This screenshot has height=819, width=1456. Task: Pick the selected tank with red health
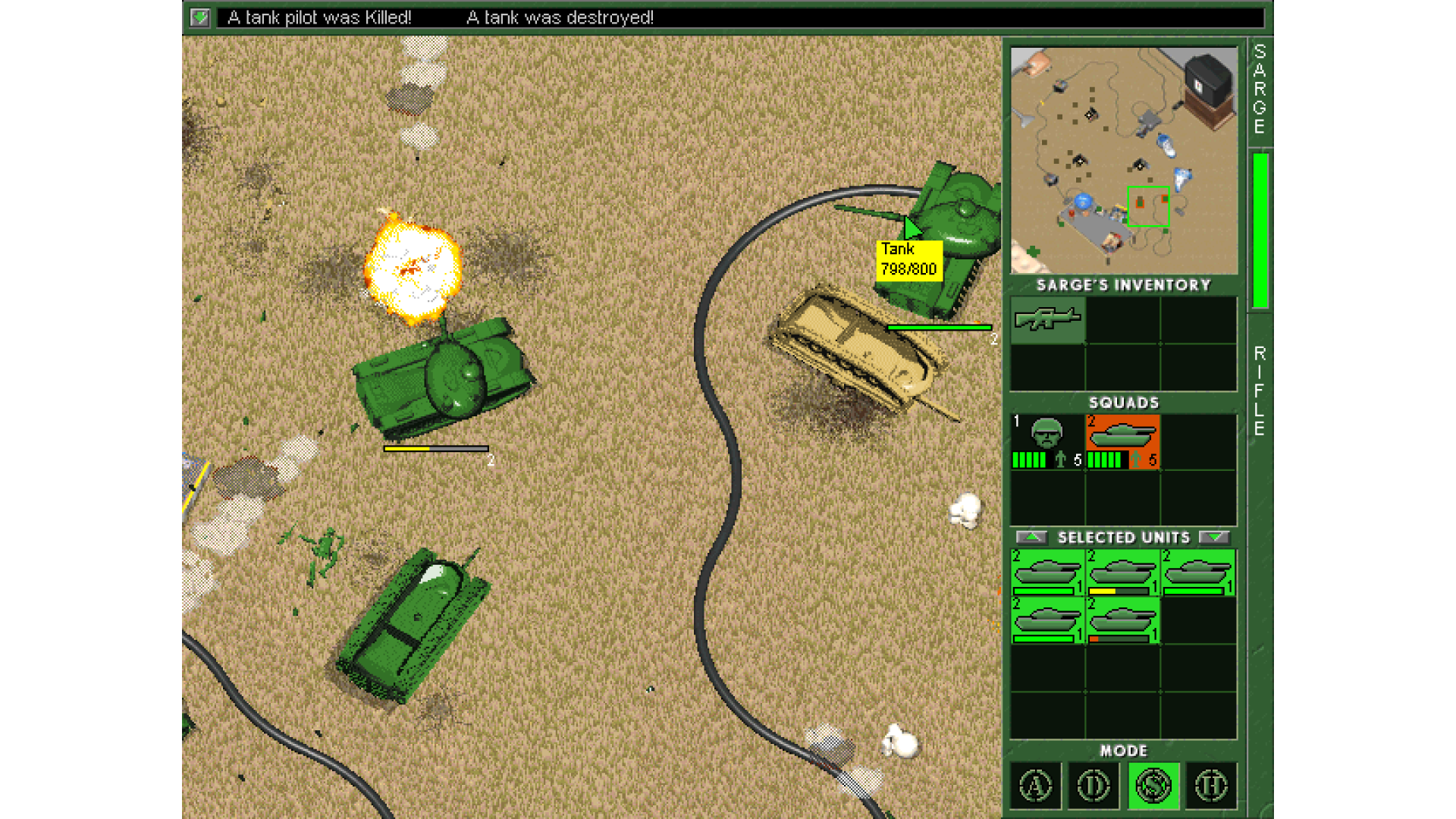pos(1122,620)
